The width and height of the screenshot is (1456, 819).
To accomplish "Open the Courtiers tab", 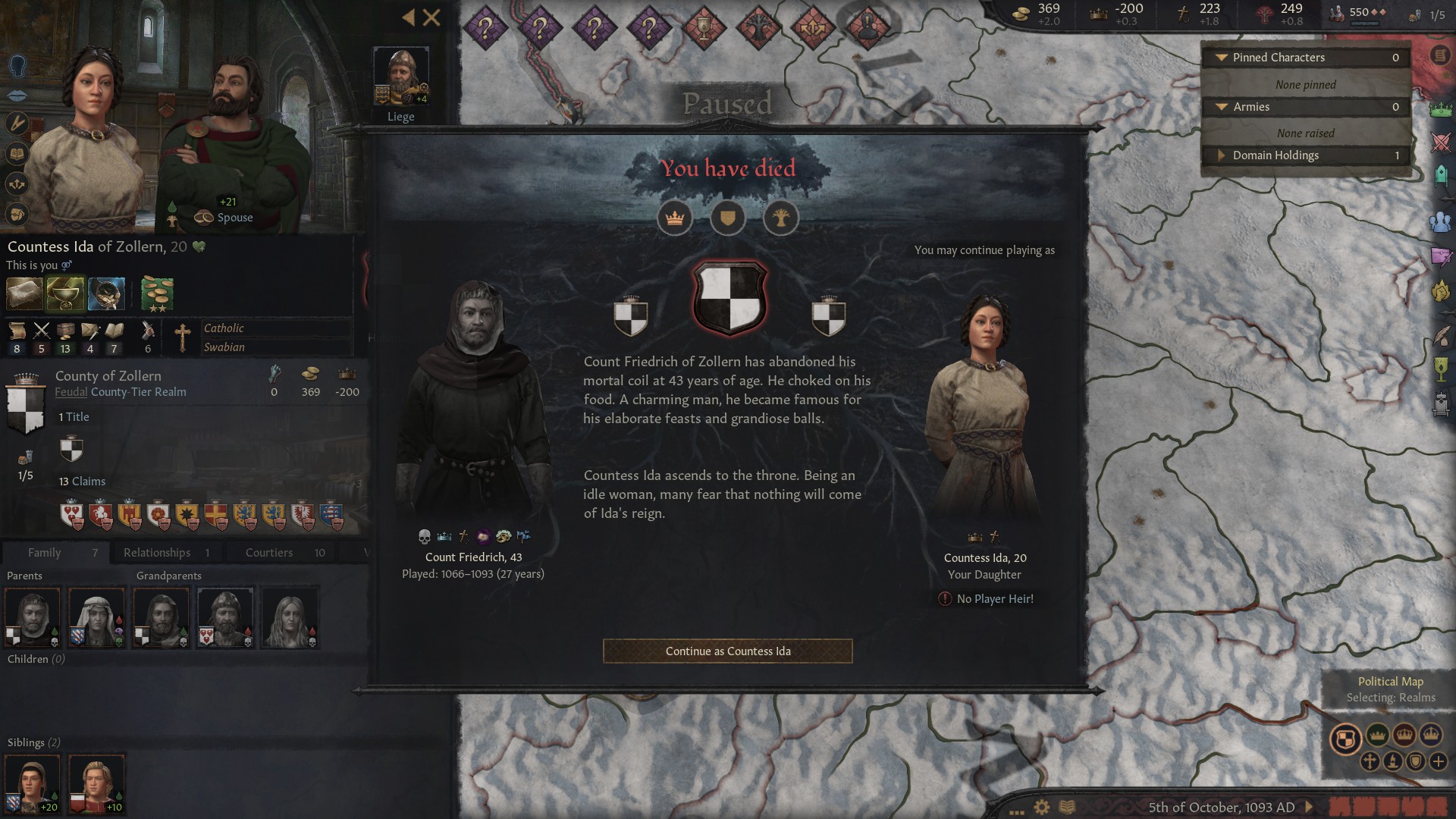I will click(268, 552).
